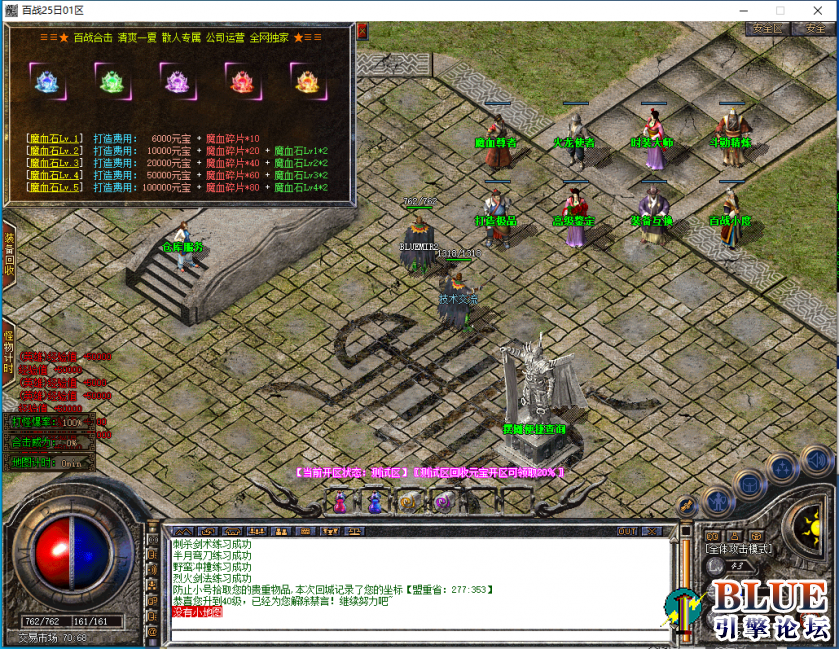The image size is (839, 649).
Task: Click the green blood stone icon
Action: [110, 80]
